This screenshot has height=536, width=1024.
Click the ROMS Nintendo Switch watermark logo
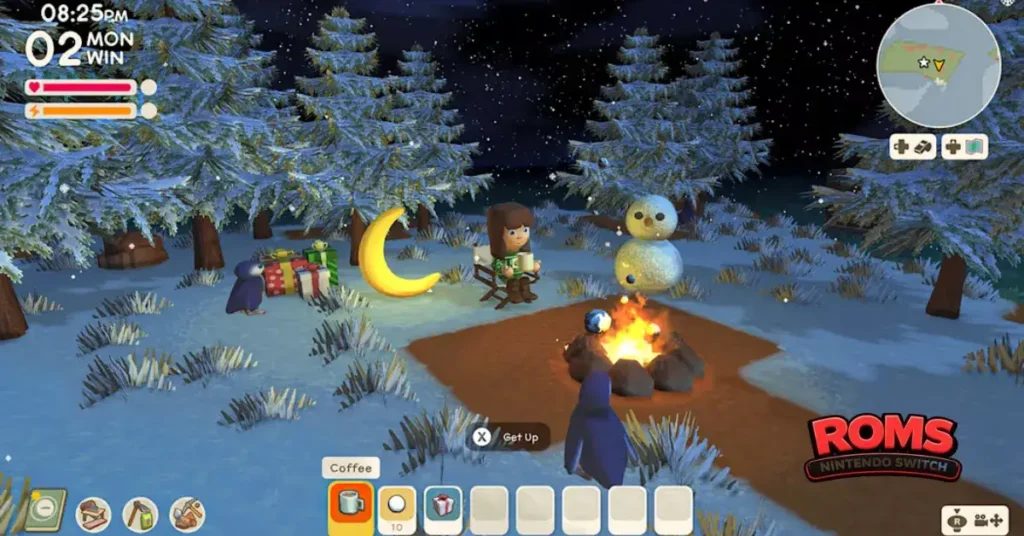pos(883,446)
